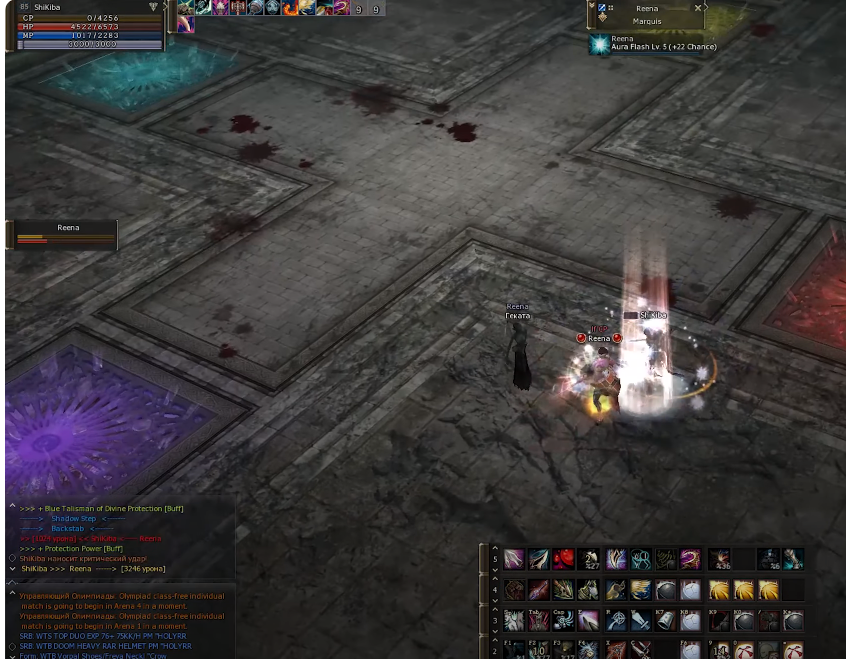Click the orange flame buff icon

[290, 8]
